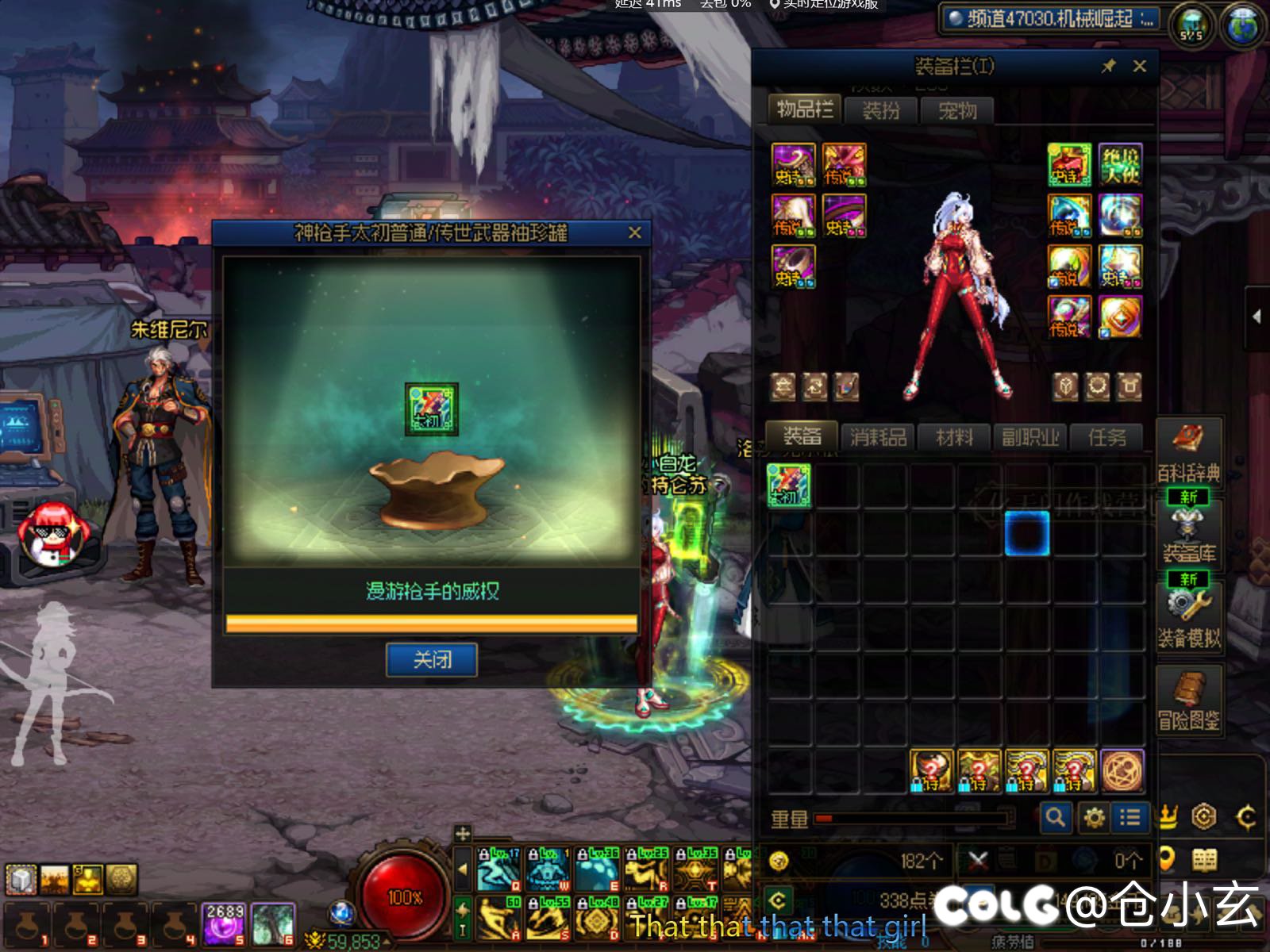Switch to the 装扮 tab
Screen dimensions: 1270x952
(880, 110)
